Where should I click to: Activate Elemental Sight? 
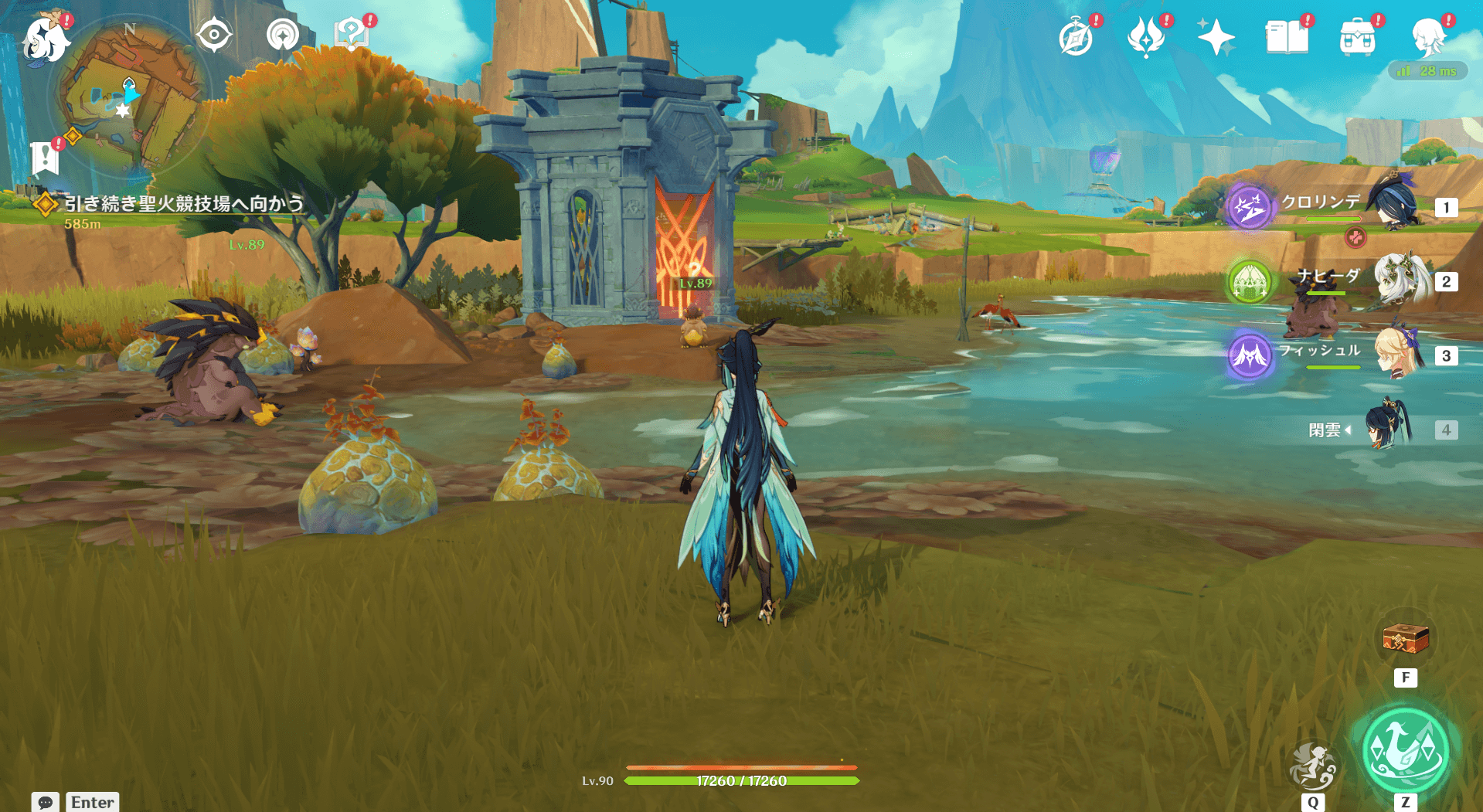(x=214, y=35)
